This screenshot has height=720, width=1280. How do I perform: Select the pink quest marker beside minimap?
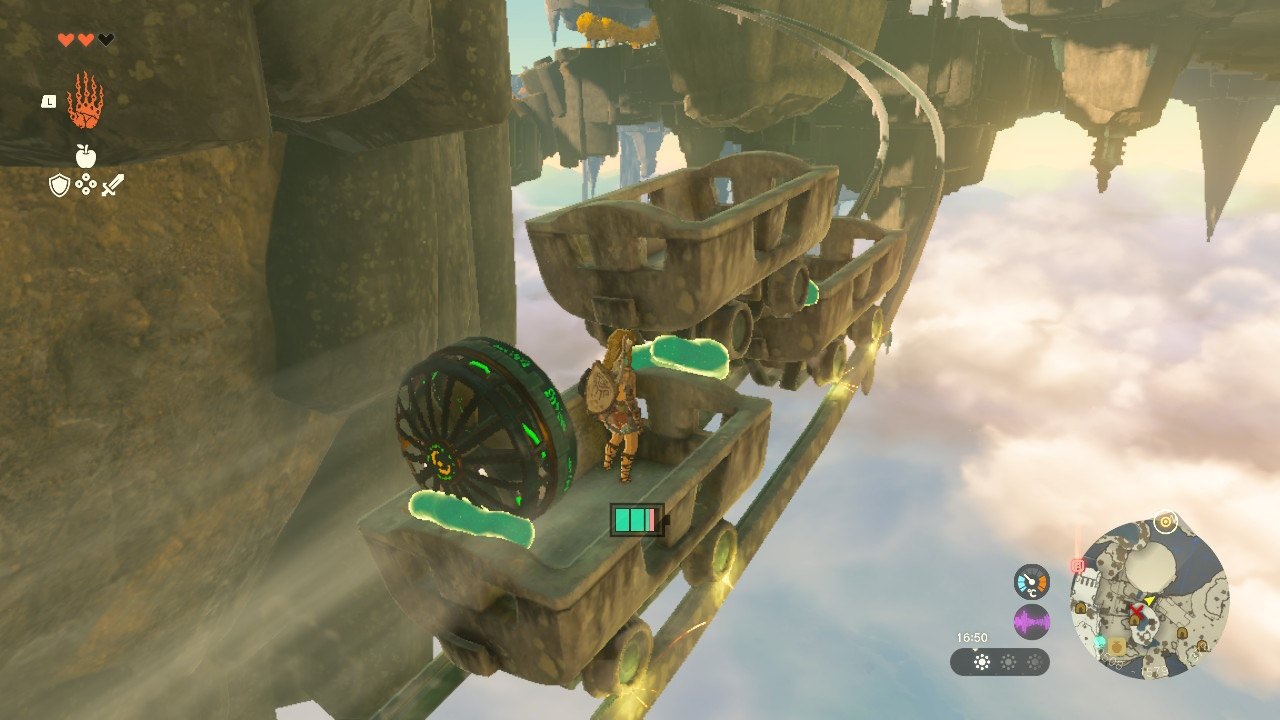[1078, 565]
